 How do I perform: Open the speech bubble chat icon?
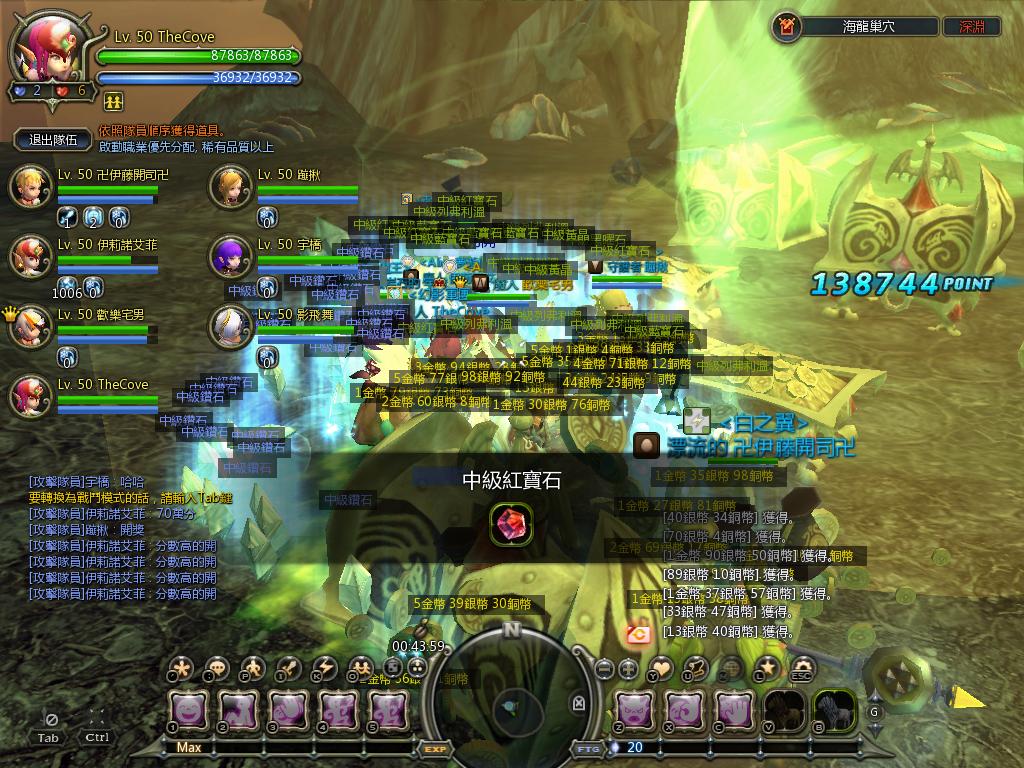pyautogui.click(x=216, y=667)
